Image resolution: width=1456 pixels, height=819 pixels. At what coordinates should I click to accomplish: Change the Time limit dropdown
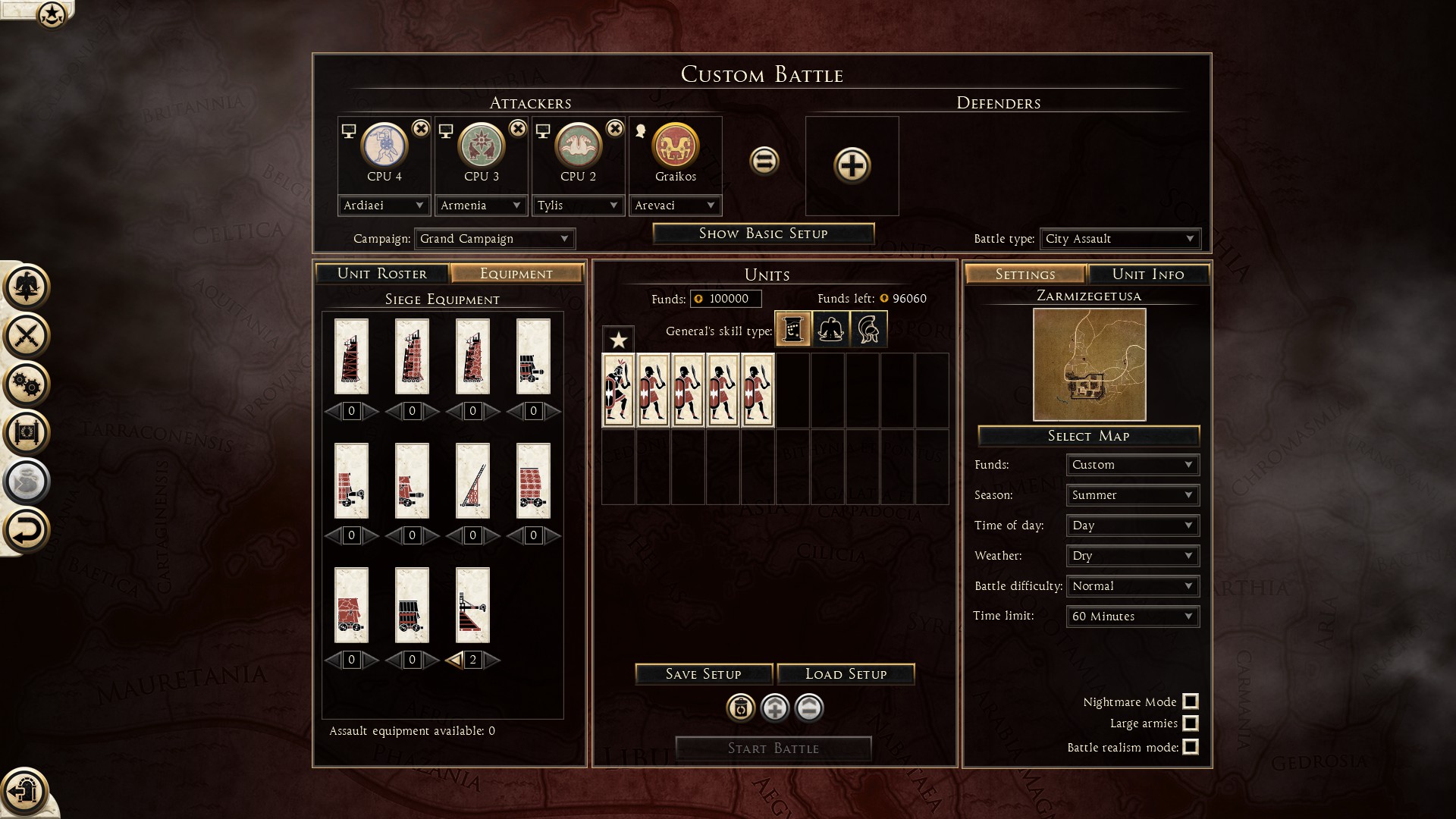tap(1132, 617)
